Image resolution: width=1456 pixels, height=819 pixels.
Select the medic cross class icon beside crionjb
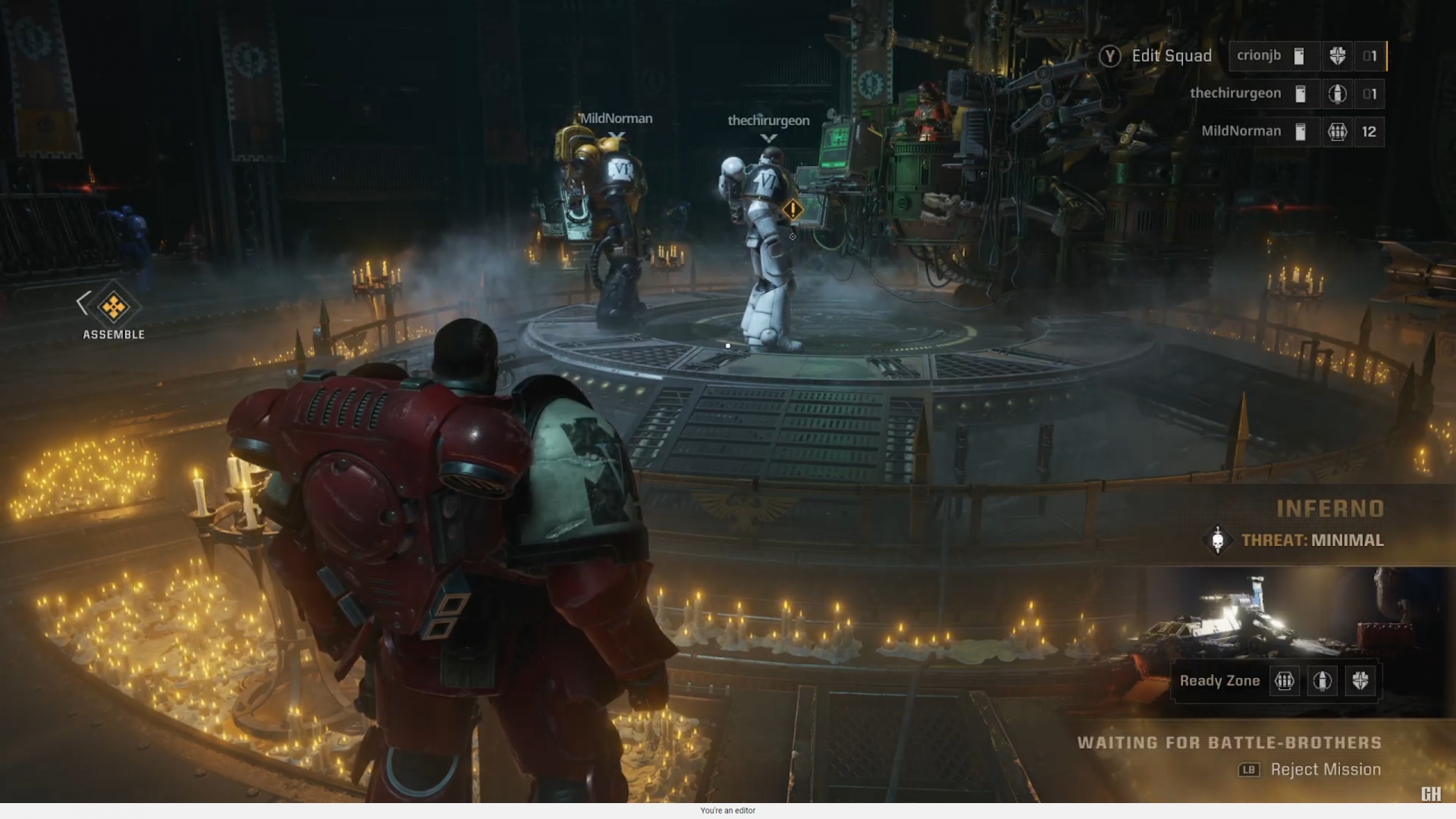[x=1338, y=56]
